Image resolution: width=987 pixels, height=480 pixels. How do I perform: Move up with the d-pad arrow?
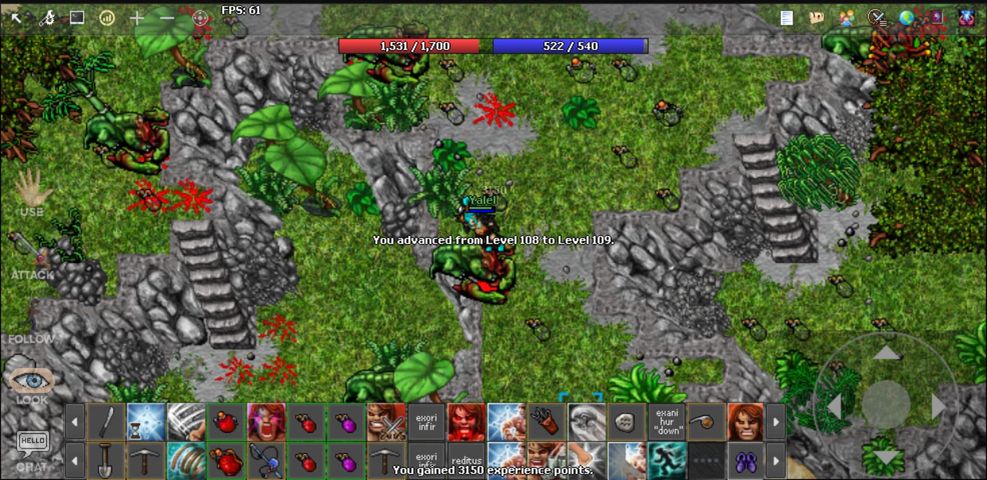886,353
